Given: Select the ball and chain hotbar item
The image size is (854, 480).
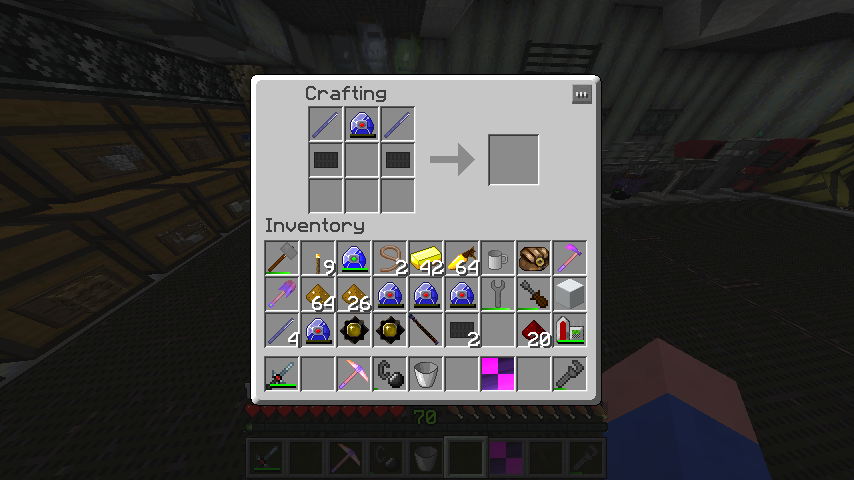Looking at the screenshot, I should (x=389, y=374).
